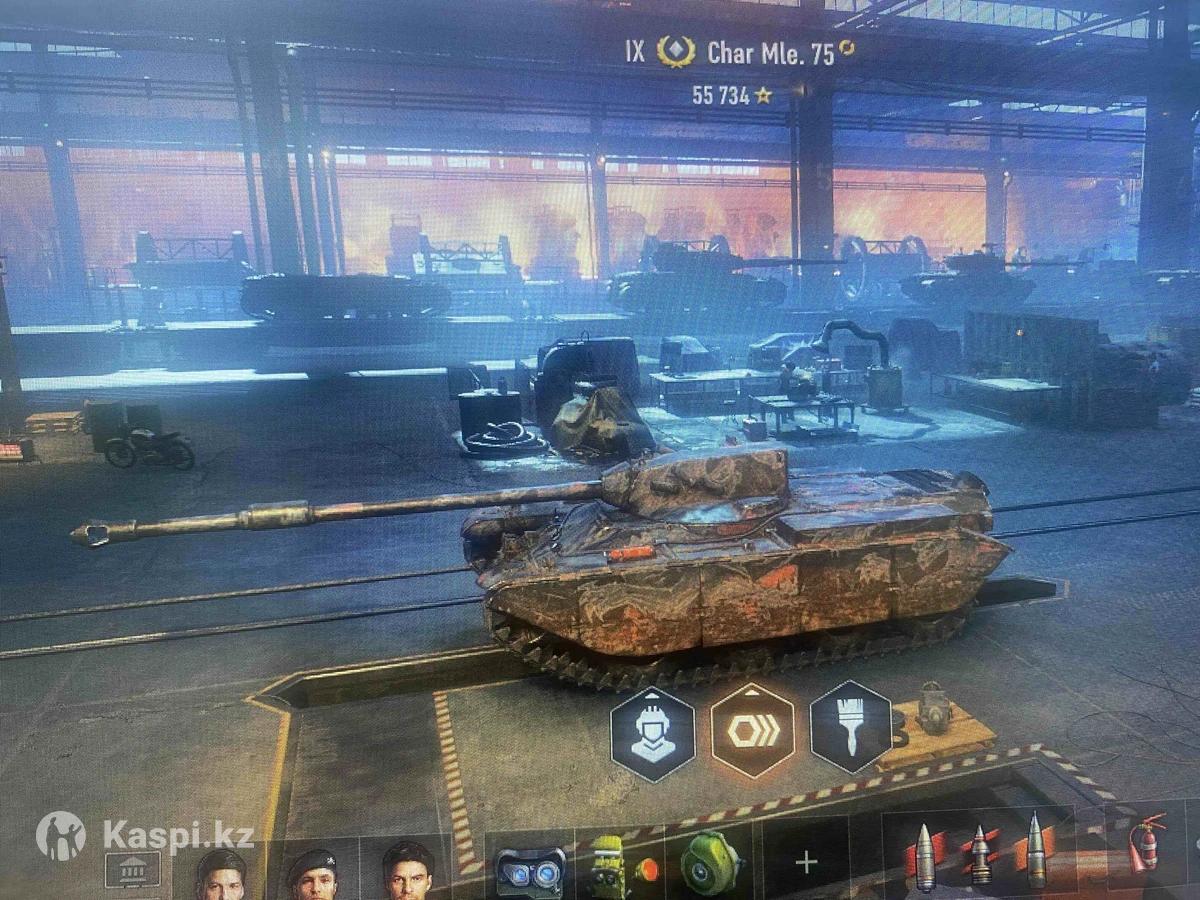The height and width of the screenshot is (900, 1200).
Task: Select the green round equipment slot
Action: click(711, 862)
